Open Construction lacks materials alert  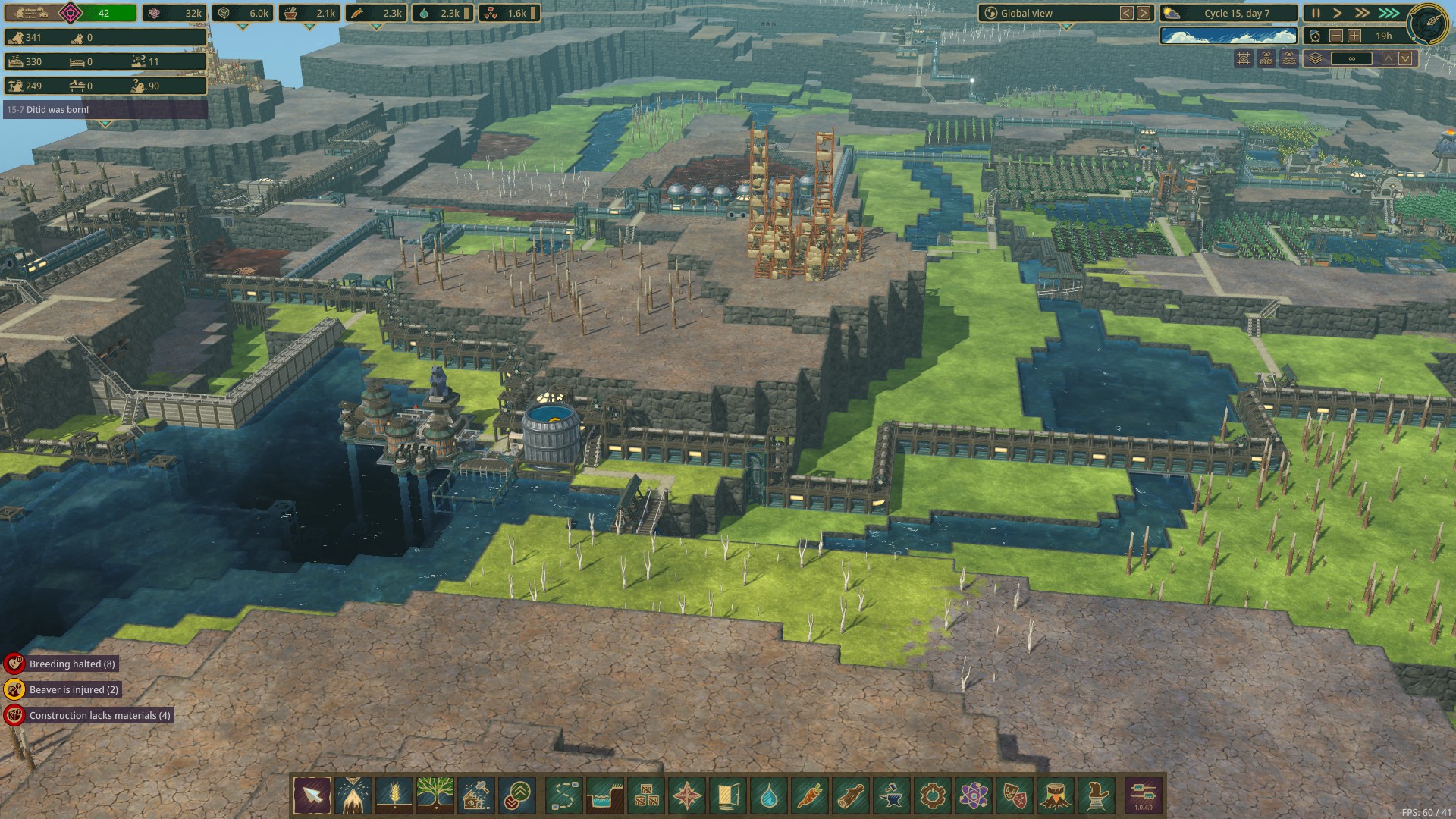pyautogui.click(x=99, y=715)
